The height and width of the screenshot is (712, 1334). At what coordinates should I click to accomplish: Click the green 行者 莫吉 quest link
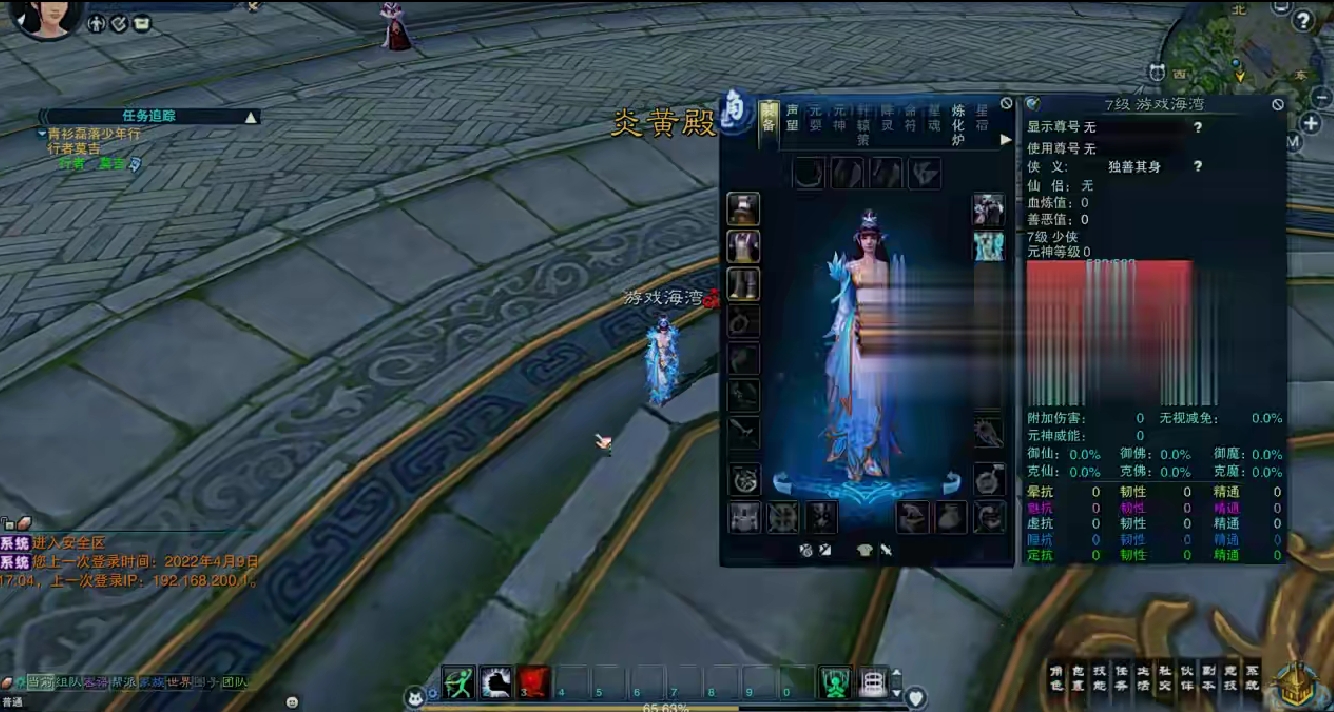tap(98, 163)
